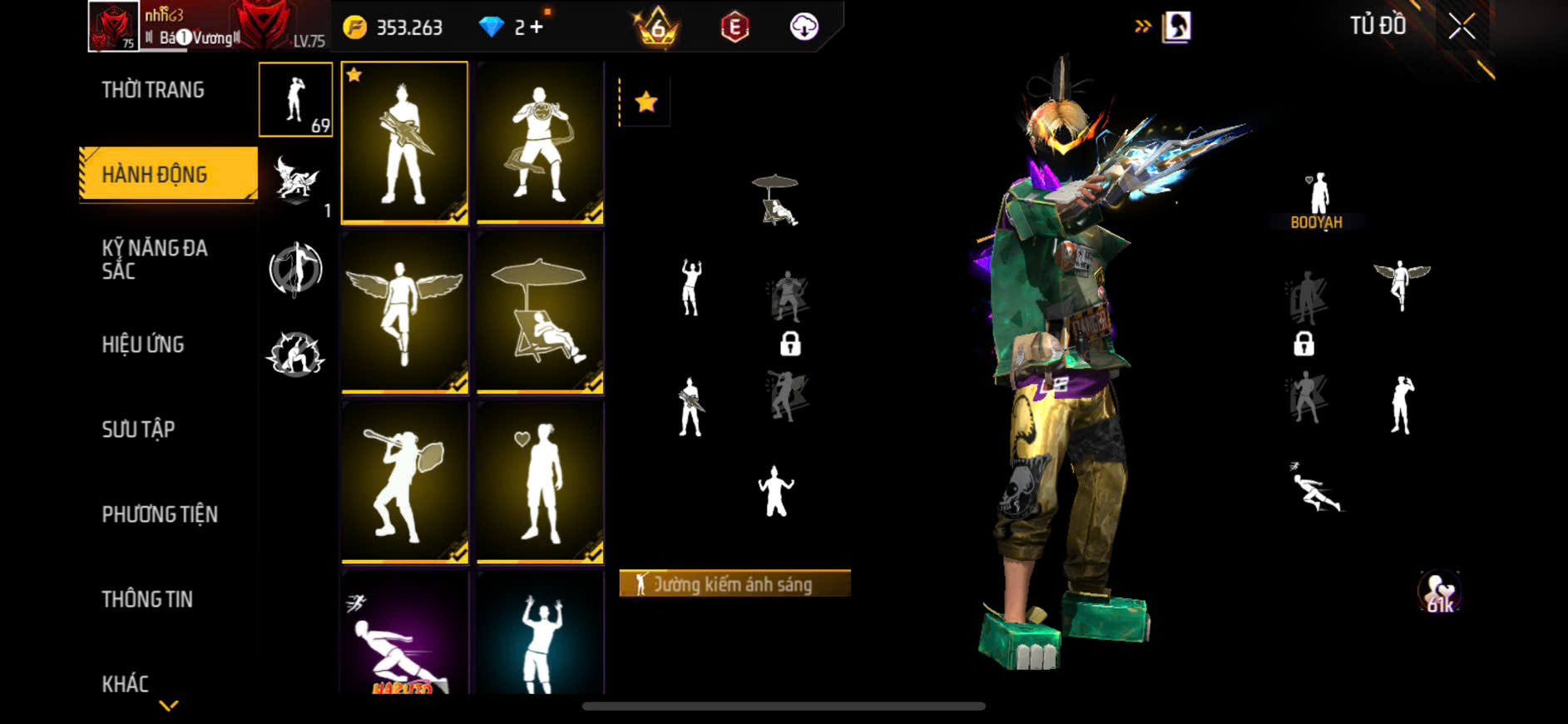Close the Tủ Đồ wardrobe screen

click(1462, 27)
